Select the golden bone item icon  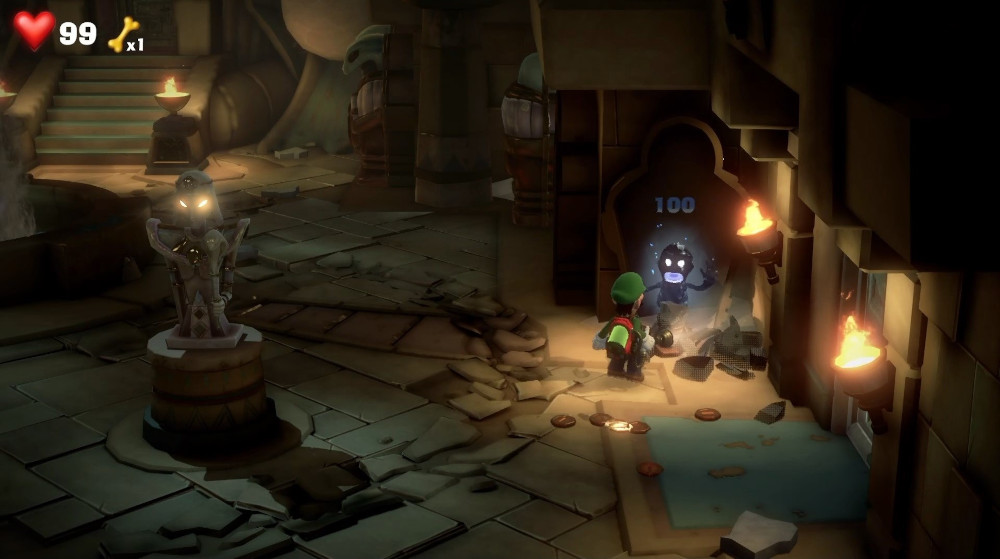(x=122, y=34)
